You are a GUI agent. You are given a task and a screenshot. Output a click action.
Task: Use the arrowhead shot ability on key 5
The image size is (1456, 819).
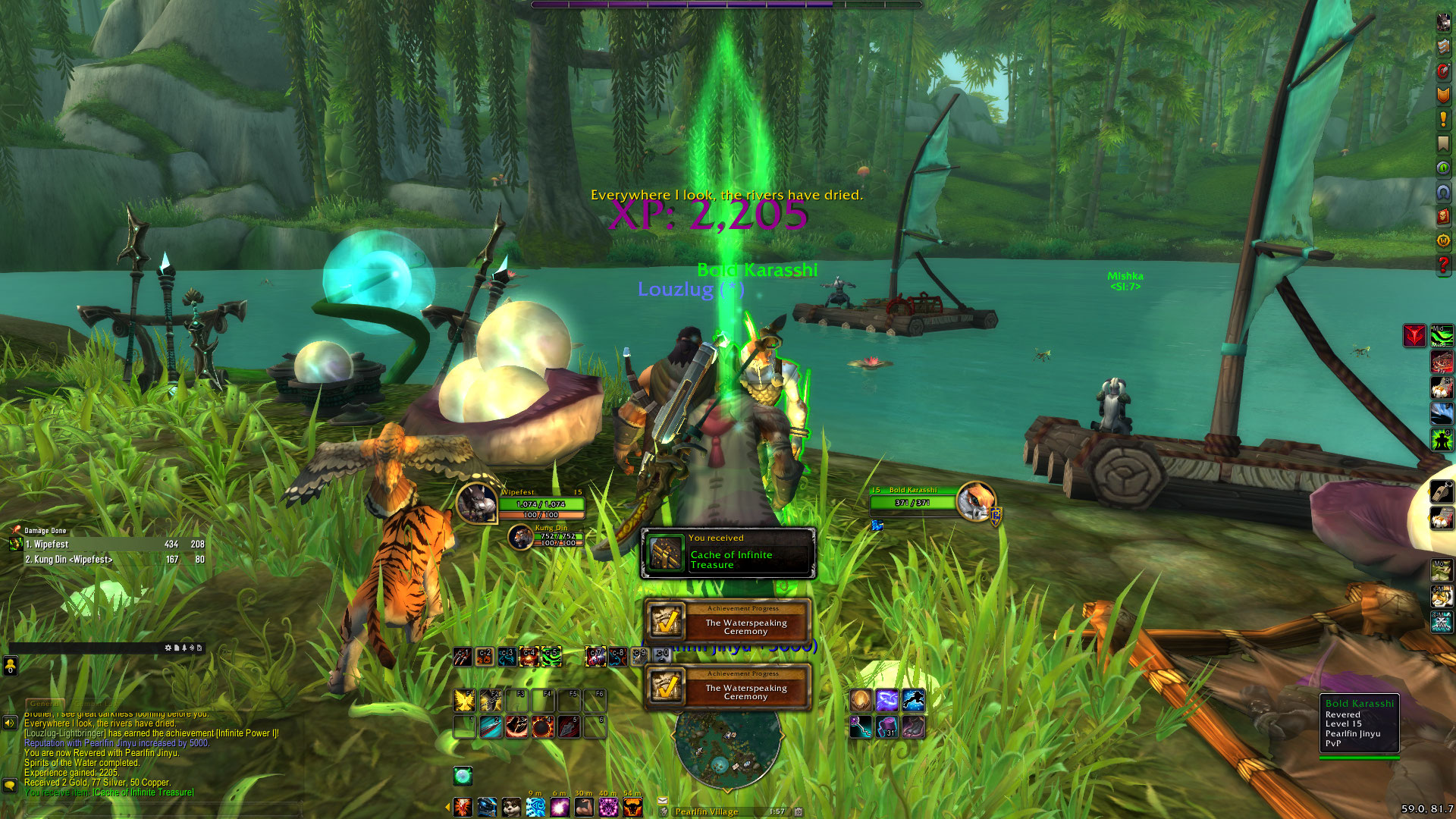tap(569, 726)
